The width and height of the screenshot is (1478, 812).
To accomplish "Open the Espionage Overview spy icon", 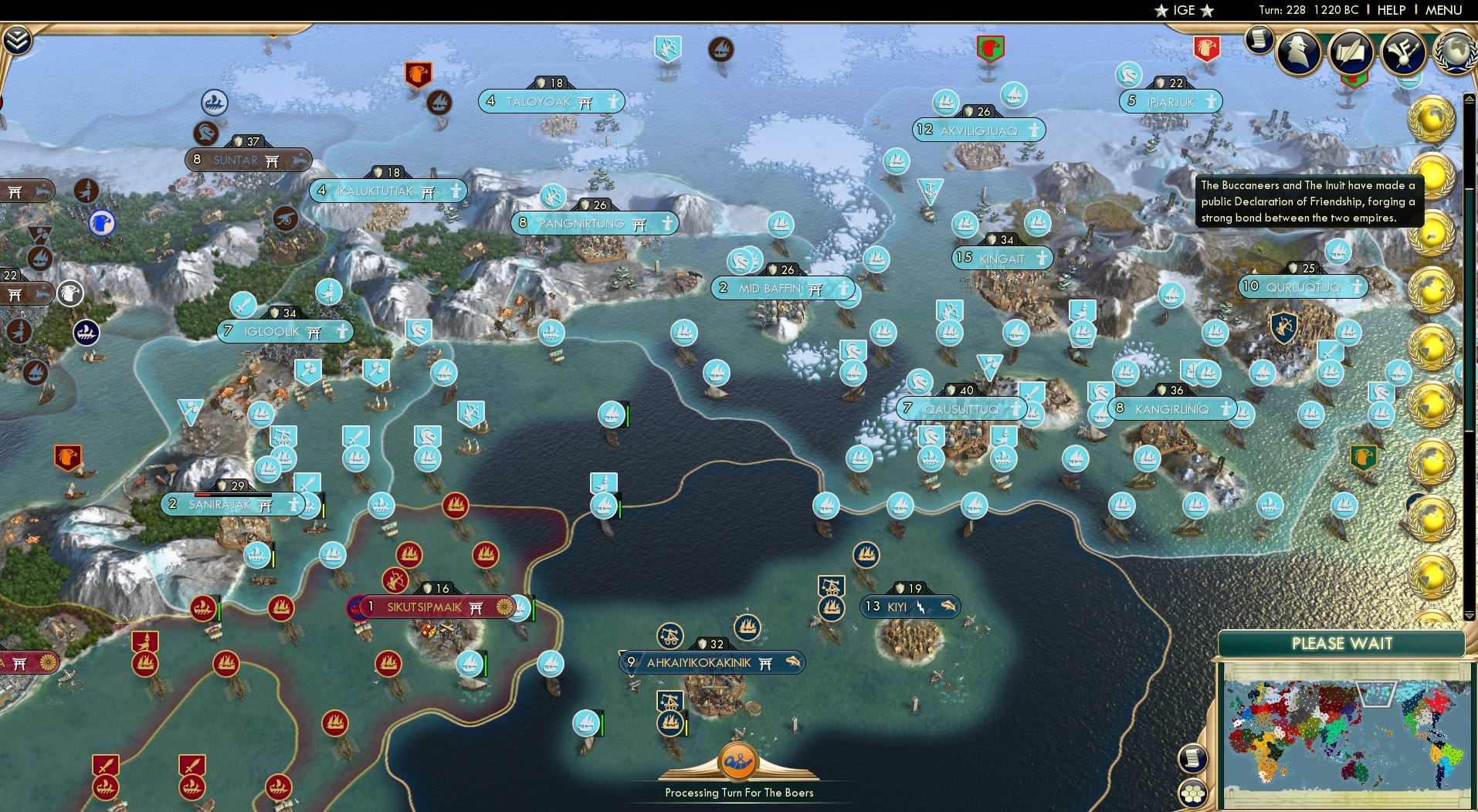I will [1298, 52].
